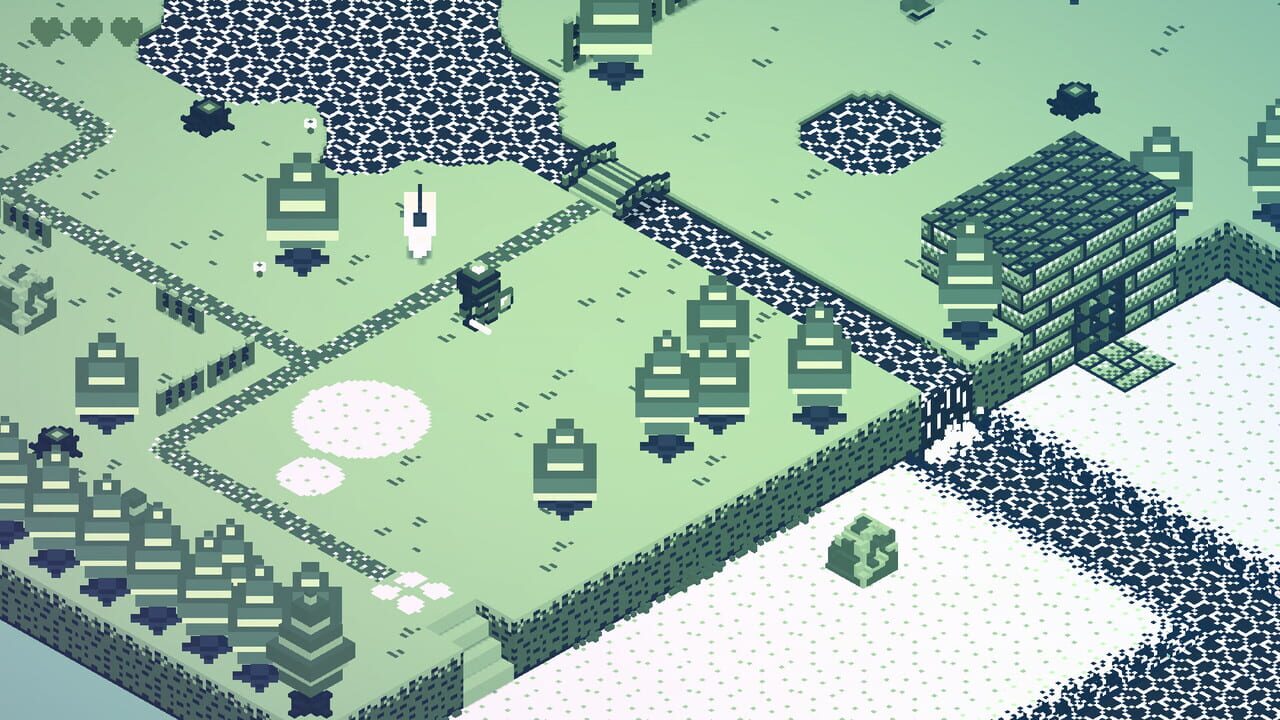
Task: Click the small round bush near the player
Action: coord(258,266)
